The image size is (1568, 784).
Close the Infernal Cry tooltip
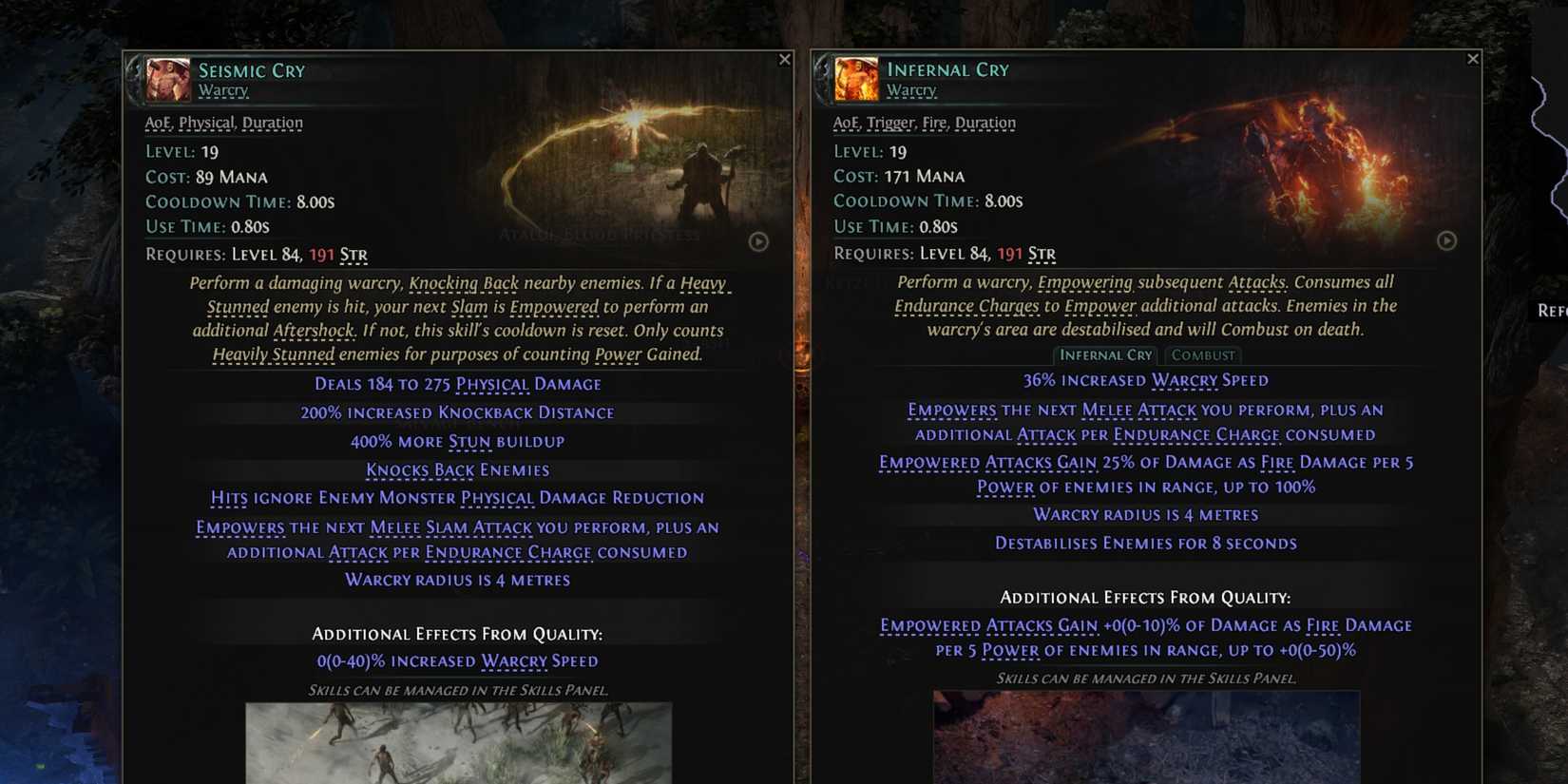pyautogui.click(x=1473, y=58)
